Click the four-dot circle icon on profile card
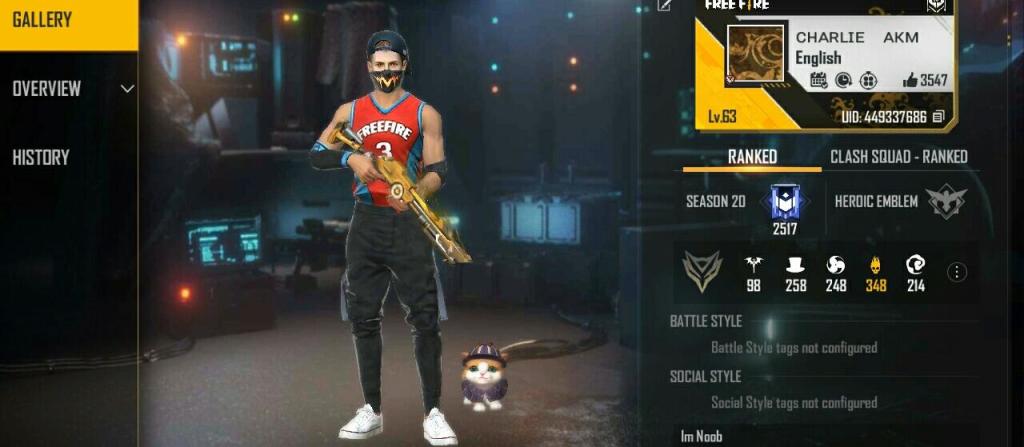 (x=868, y=80)
